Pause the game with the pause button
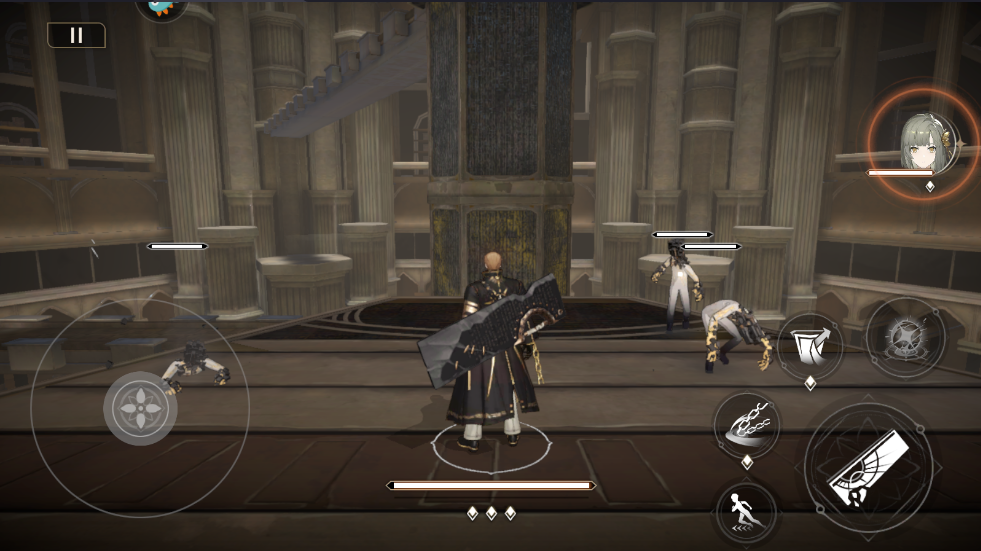Viewport: 981px width, 551px height. [76, 35]
